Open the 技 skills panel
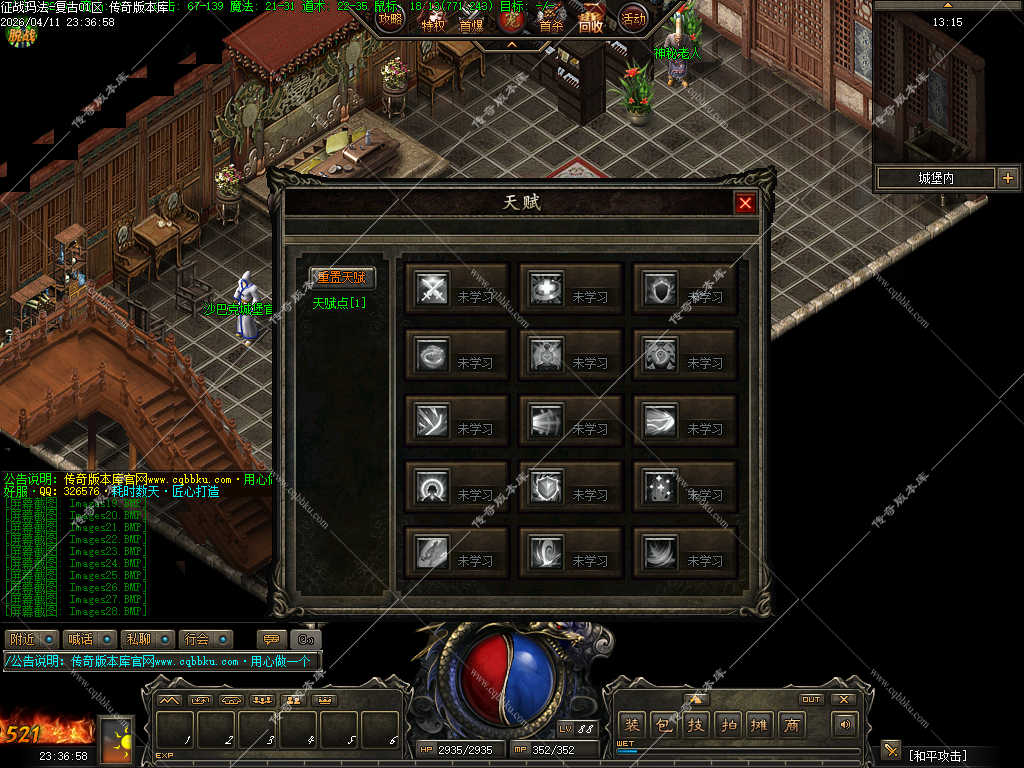The width and height of the screenshot is (1024, 768). pyautogui.click(x=696, y=724)
